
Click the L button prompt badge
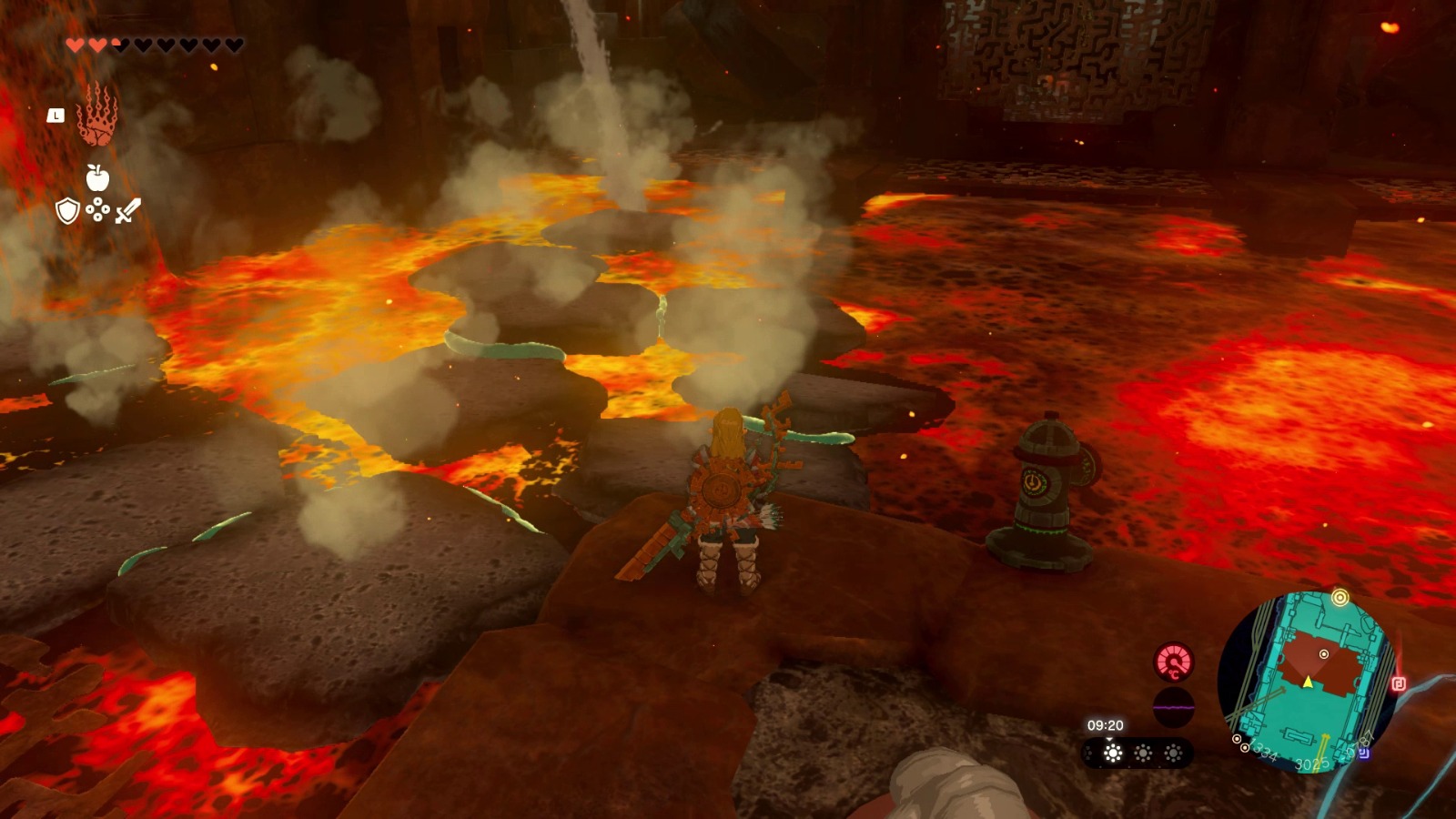pos(56,116)
